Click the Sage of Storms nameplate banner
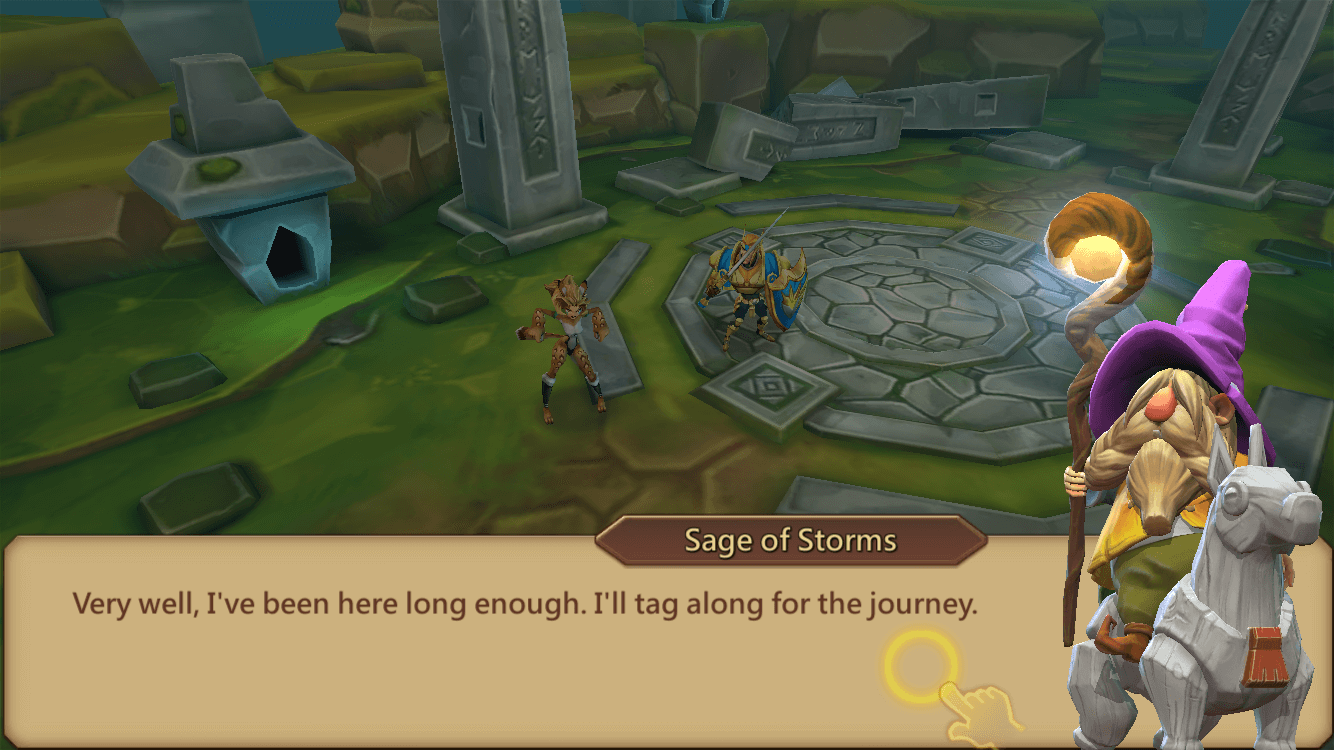This screenshot has width=1334, height=750. tap(792, 540)
